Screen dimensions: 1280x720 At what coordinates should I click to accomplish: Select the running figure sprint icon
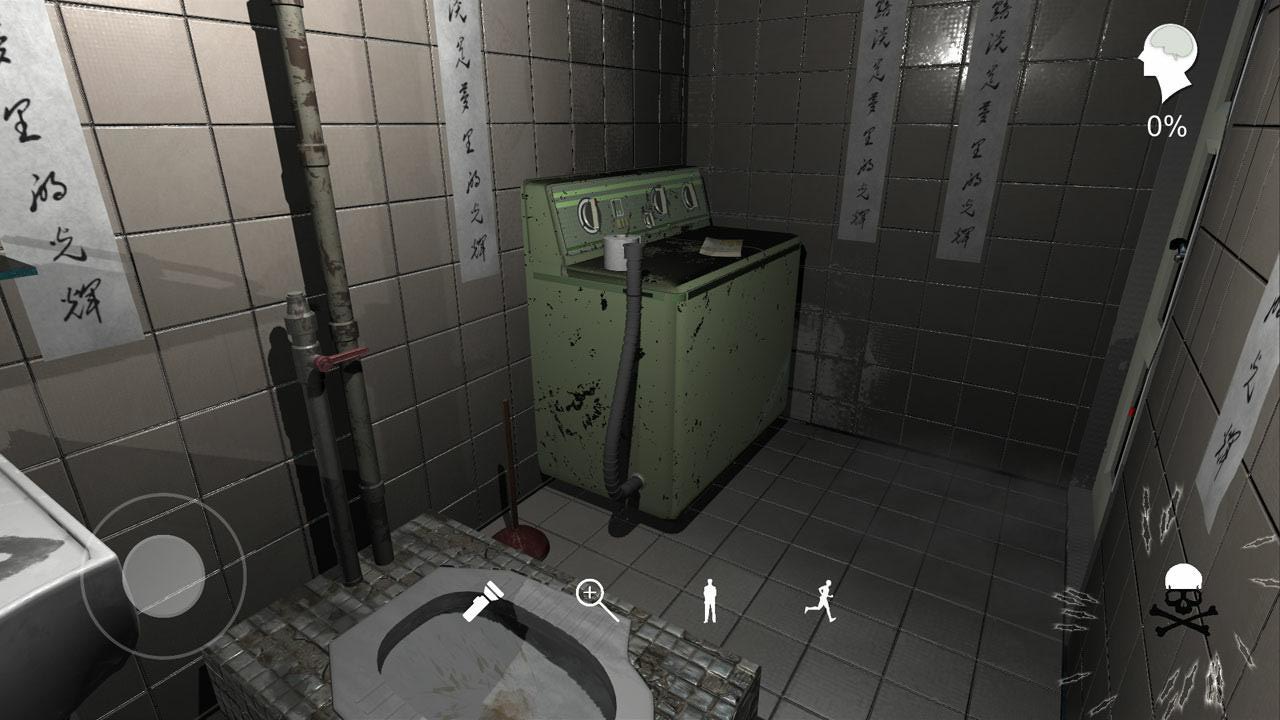pyautogui.click(x=822, y=598)
